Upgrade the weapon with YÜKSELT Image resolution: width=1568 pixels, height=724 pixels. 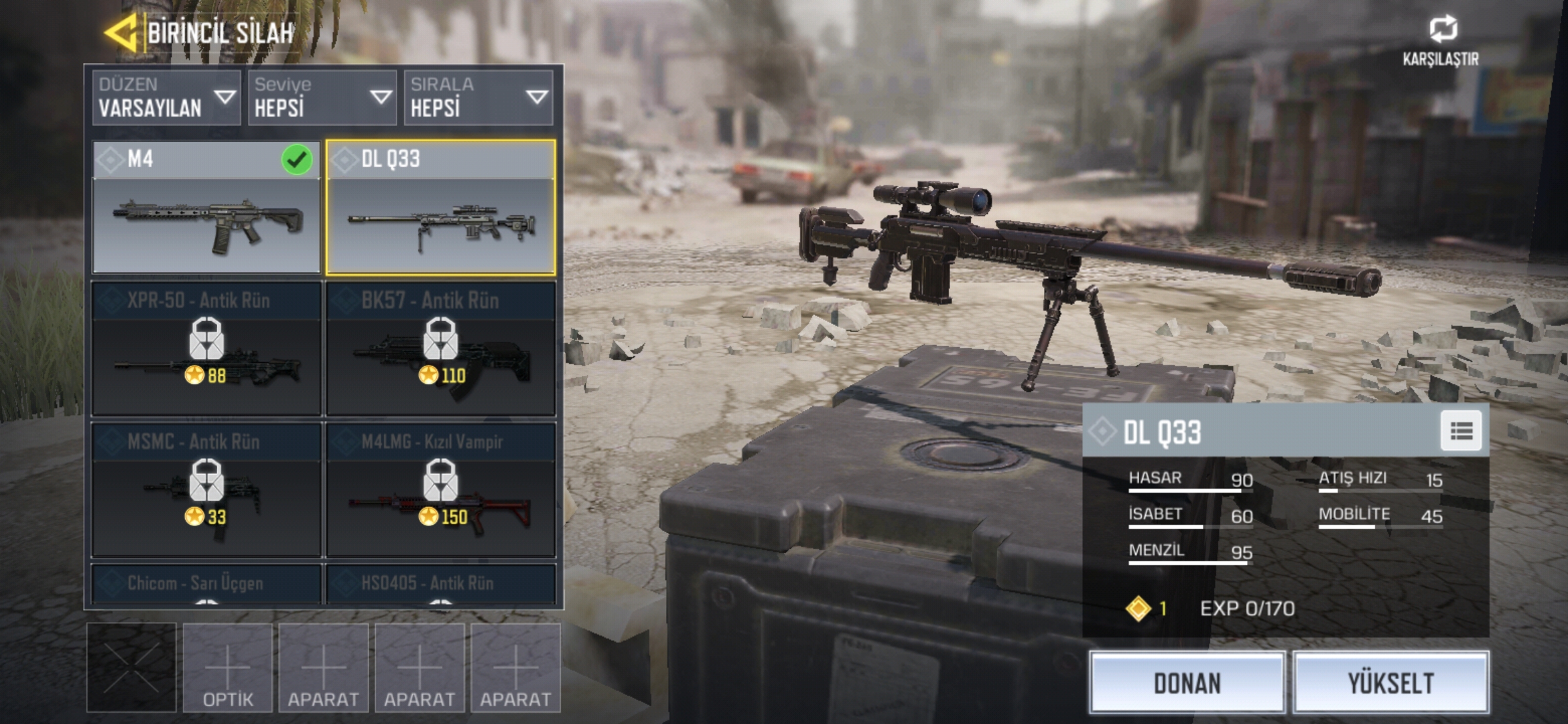(x=1390, y=682)
